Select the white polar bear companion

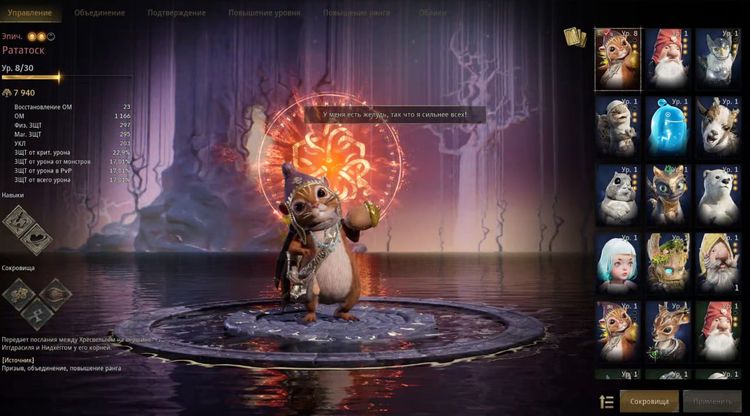click(718, 192)
